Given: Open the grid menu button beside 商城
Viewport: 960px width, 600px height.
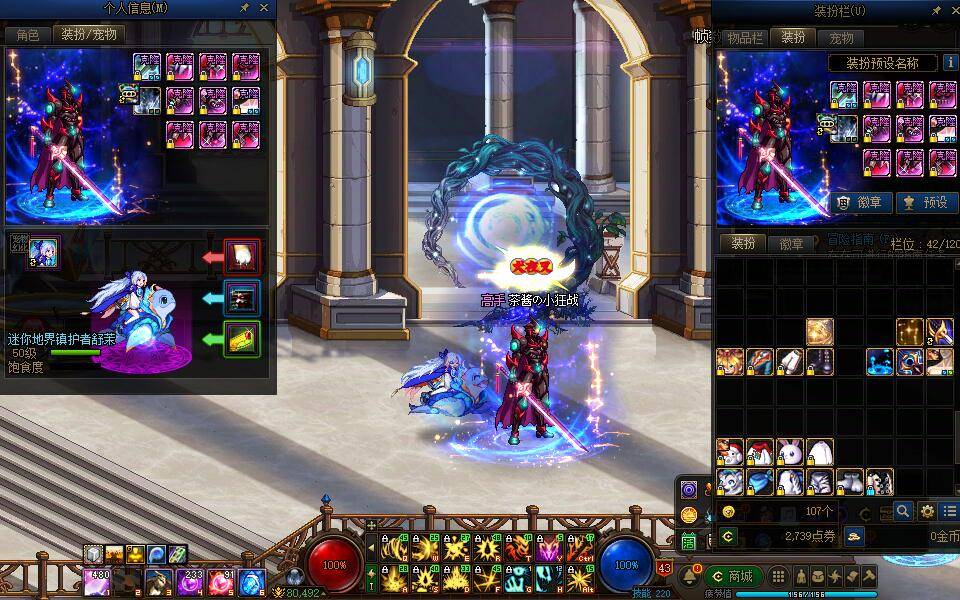Looking at the screenshot, I should coord(777,576).
